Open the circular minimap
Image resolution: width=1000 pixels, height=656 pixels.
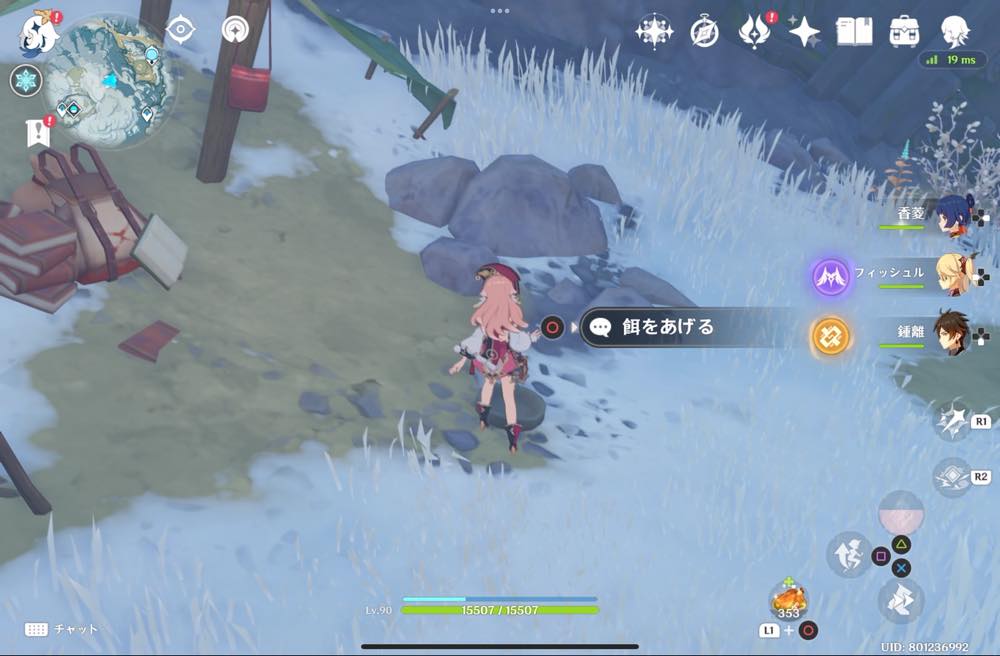110,82
